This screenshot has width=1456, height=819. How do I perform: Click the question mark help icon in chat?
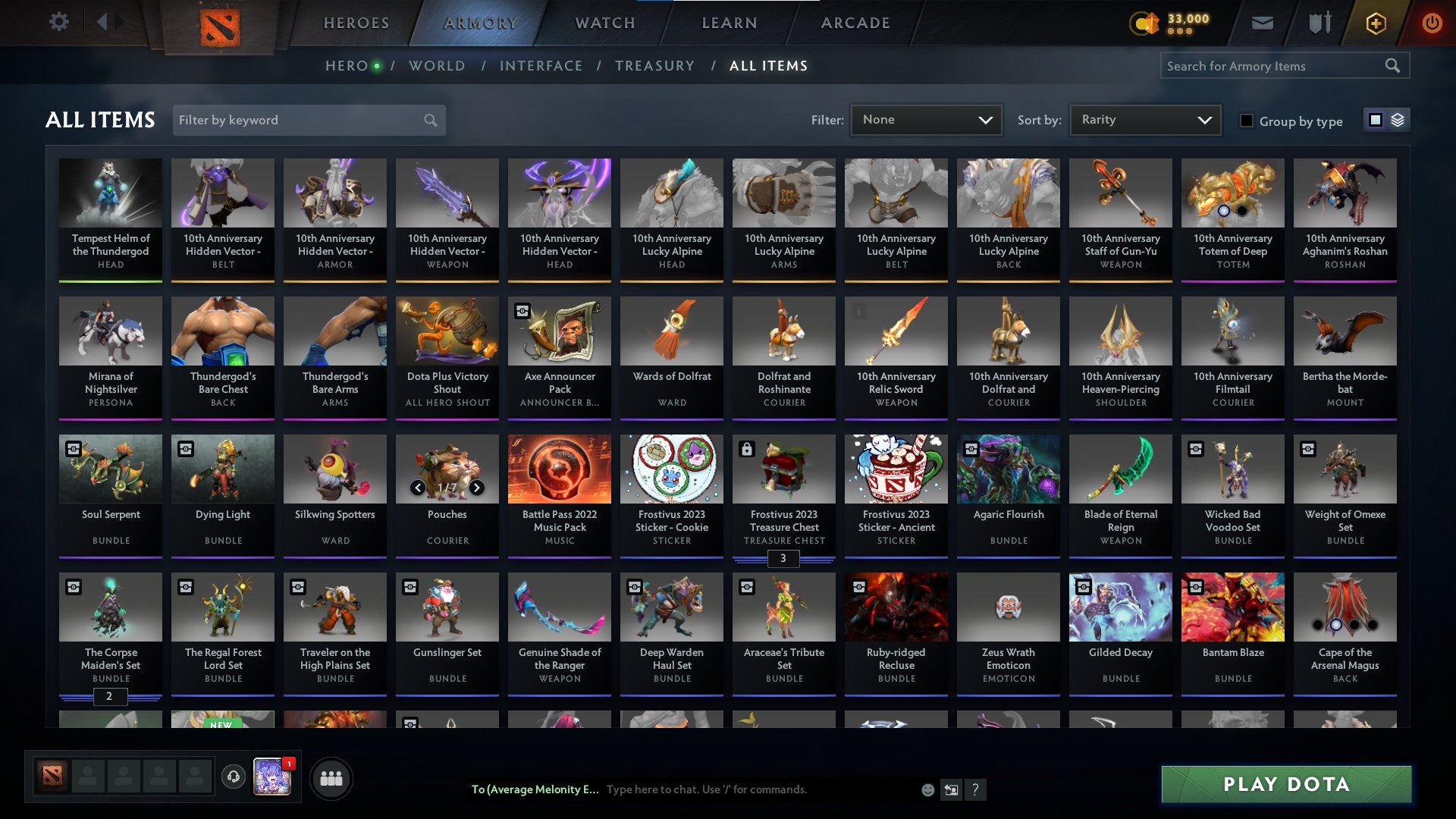coord(975,789)
